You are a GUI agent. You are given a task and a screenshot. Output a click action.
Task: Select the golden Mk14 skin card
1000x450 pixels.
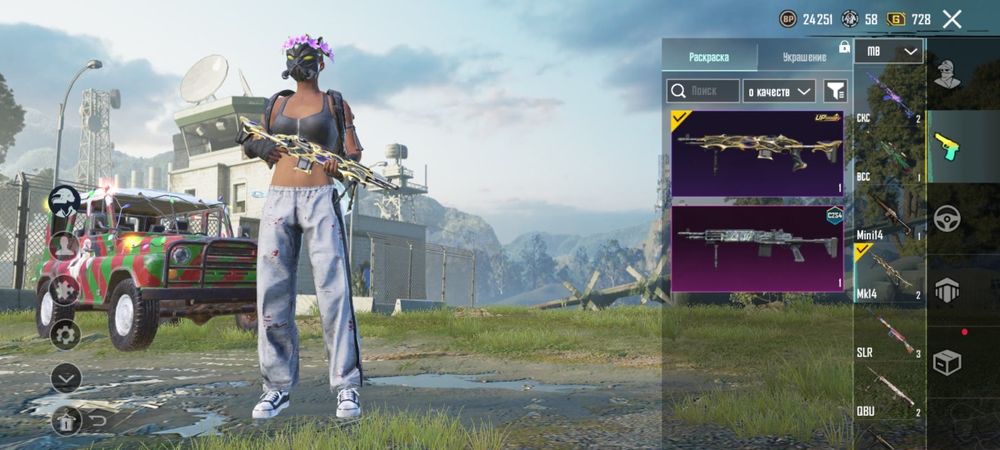coord(757,152)
